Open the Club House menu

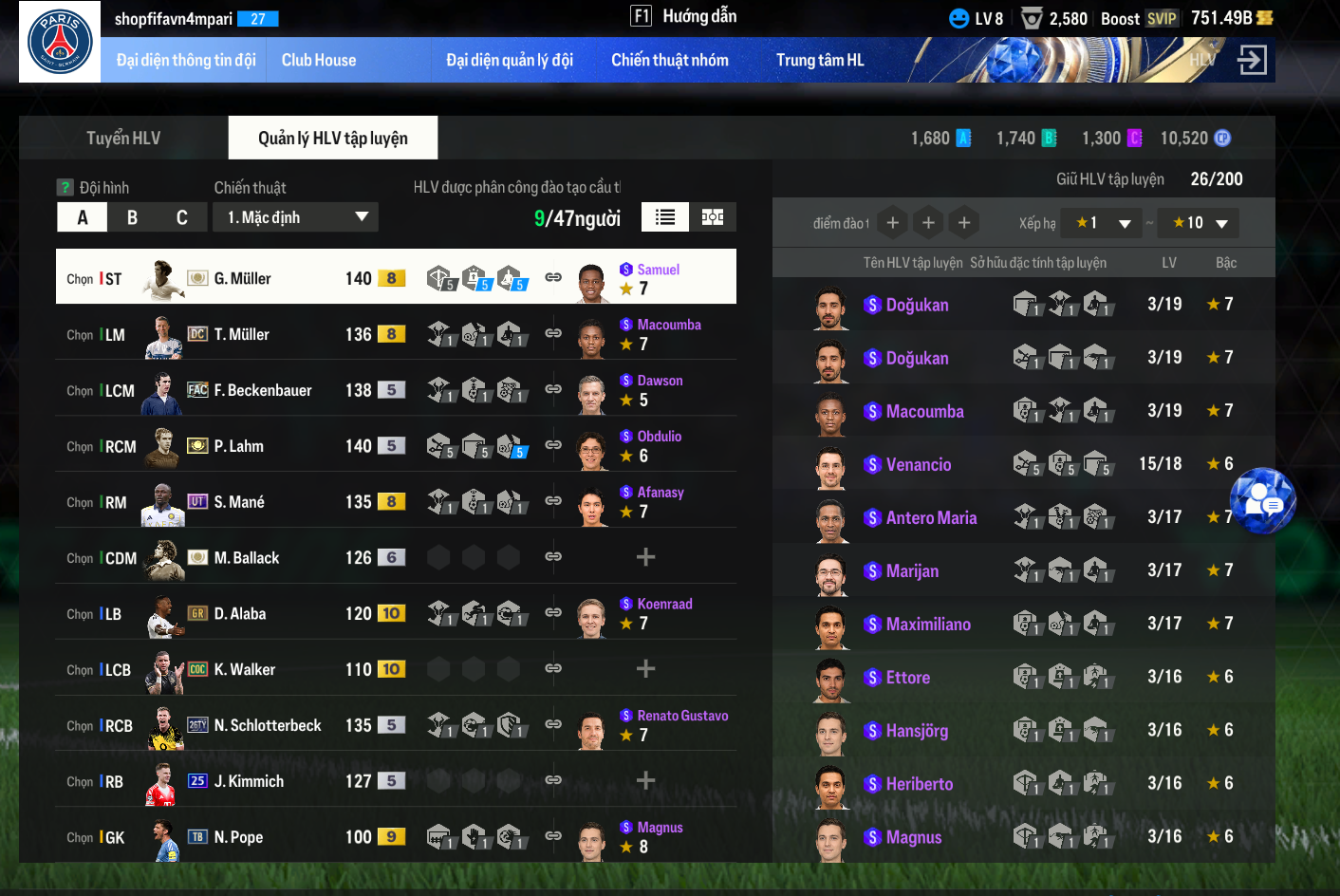pyautogui.click(x=319, y=61)
